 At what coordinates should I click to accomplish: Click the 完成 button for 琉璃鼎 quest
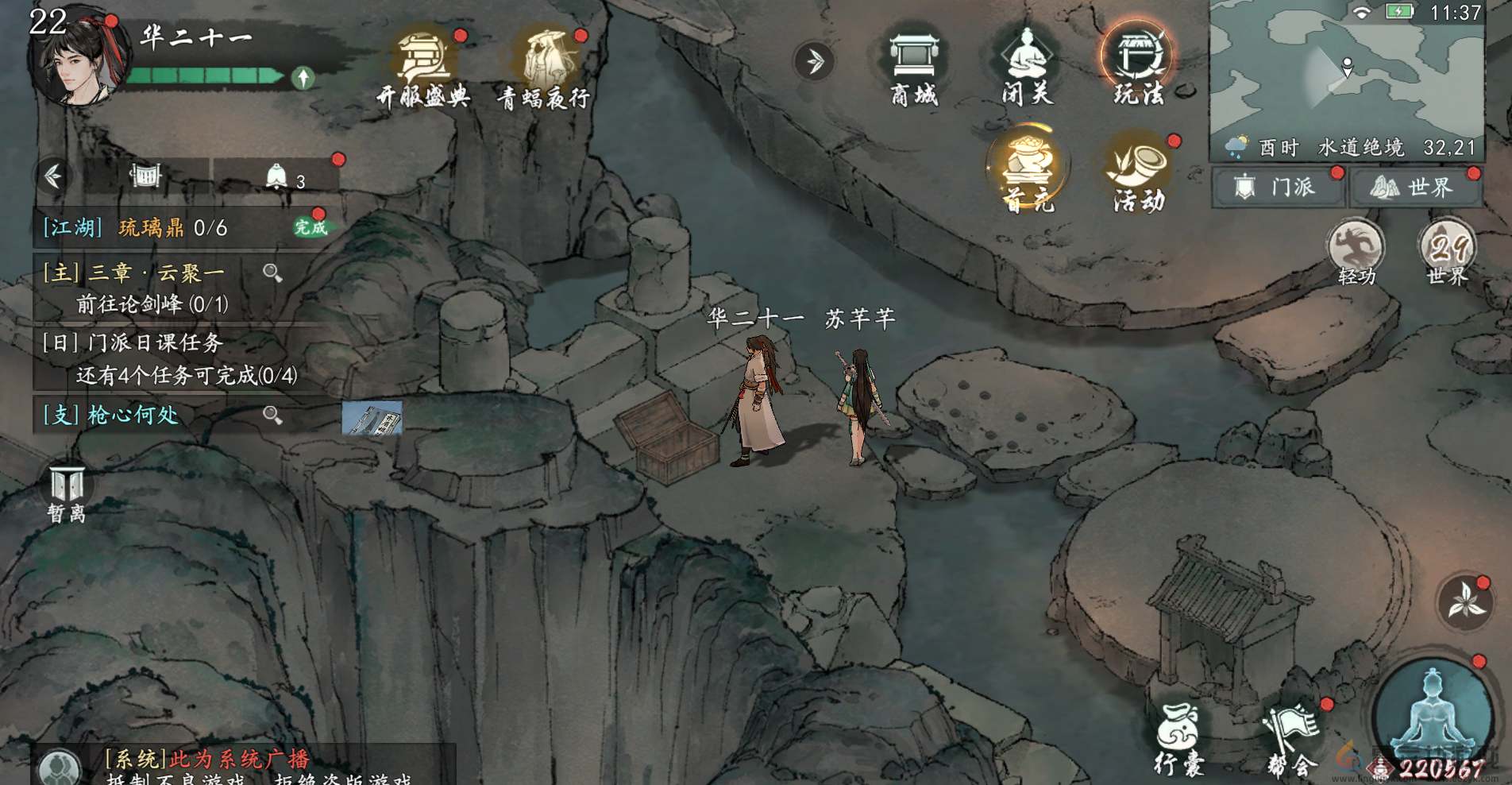[310, 227]
